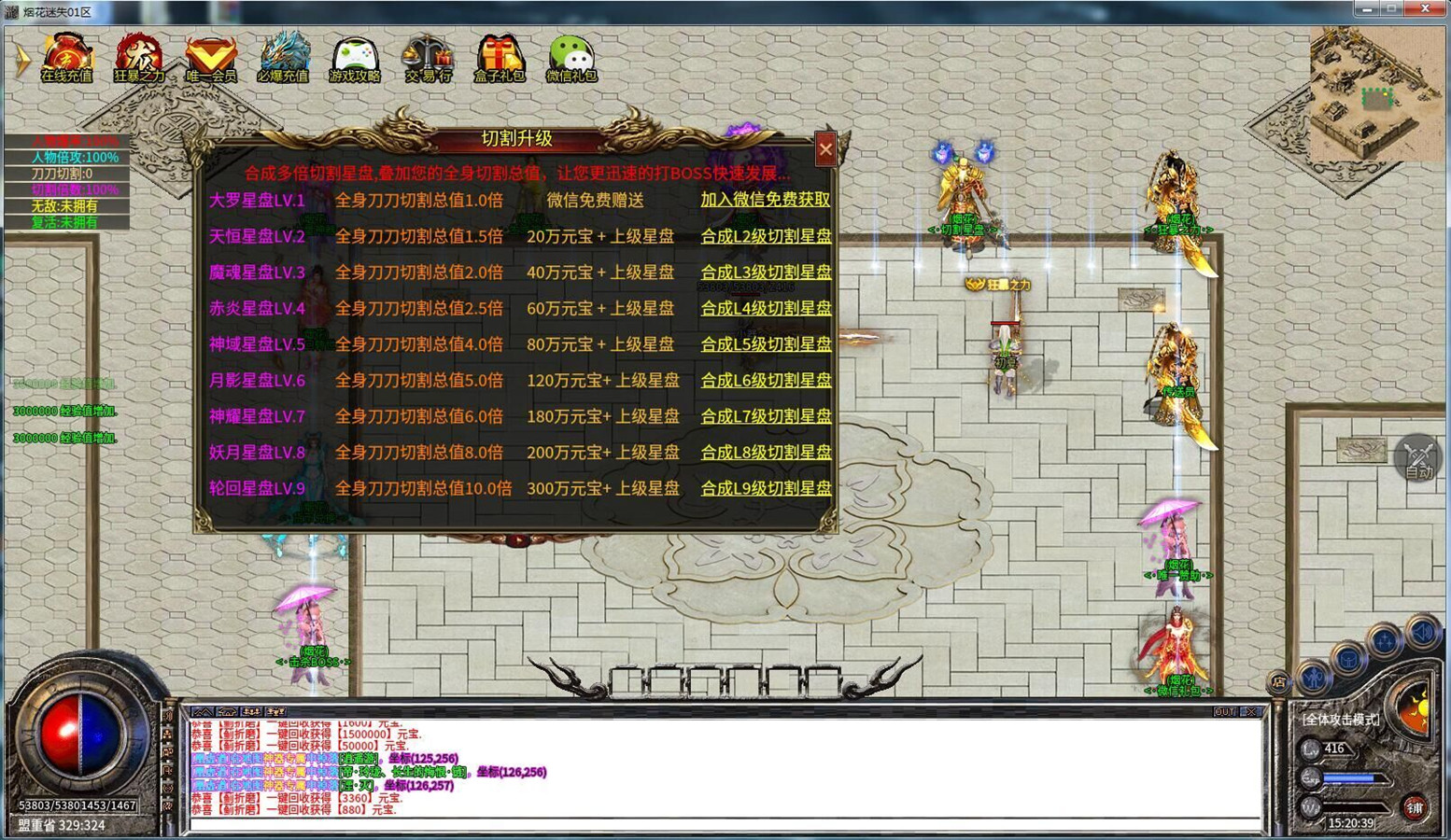Close the 切割升级 dialog

pyautogui.click(x=825, y=148)
